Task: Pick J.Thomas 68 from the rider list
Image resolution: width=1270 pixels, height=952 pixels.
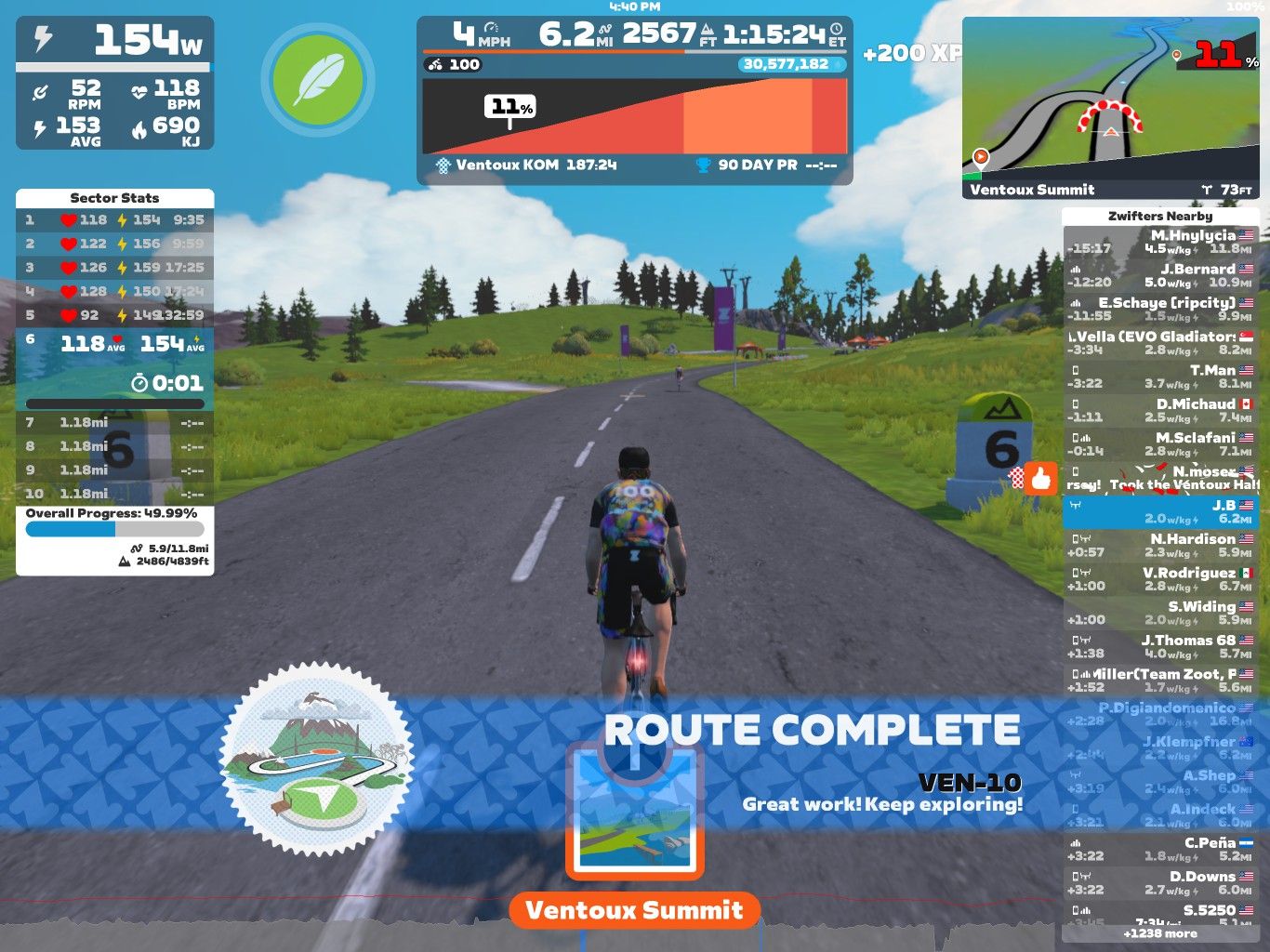Action: [1159, 646]
